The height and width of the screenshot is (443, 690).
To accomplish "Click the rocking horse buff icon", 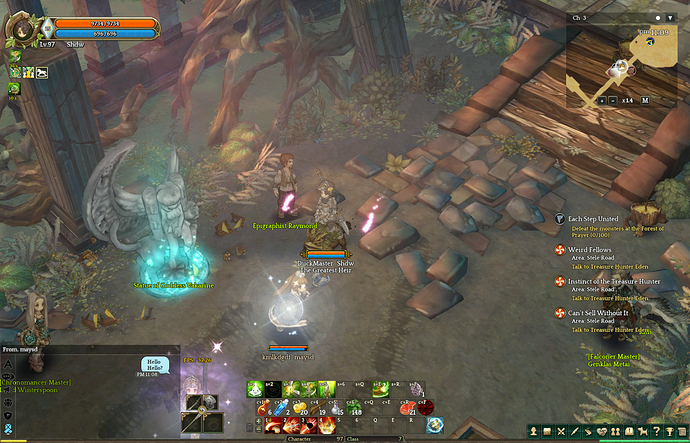I will 43,73.
